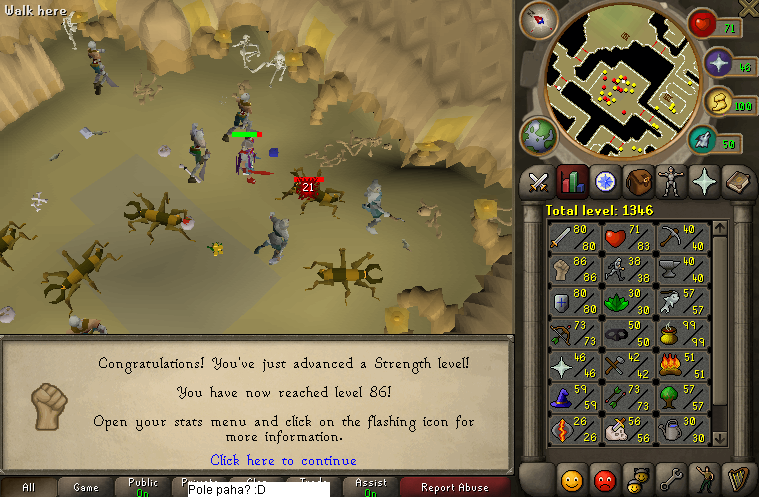Open the Friends List smiley tab
Viewport: 759px width, 497px height.
point(572,477)
